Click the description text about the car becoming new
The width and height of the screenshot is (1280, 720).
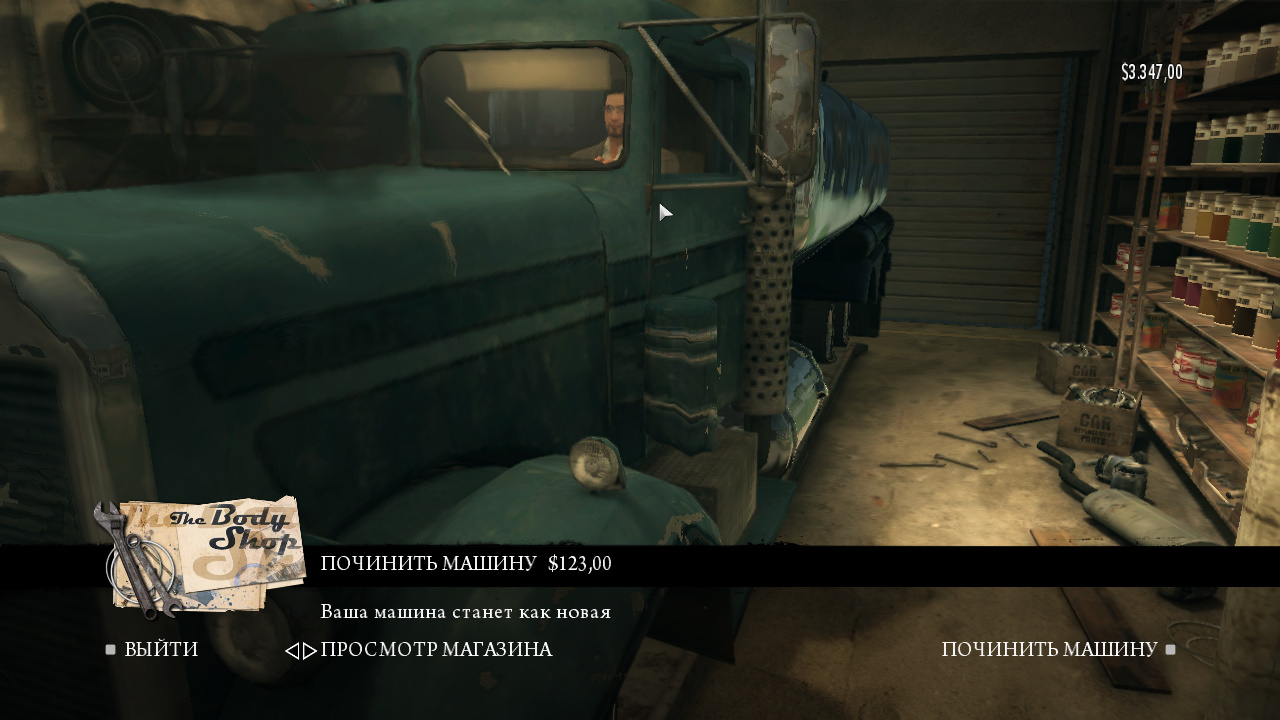[x=463, y=611]
